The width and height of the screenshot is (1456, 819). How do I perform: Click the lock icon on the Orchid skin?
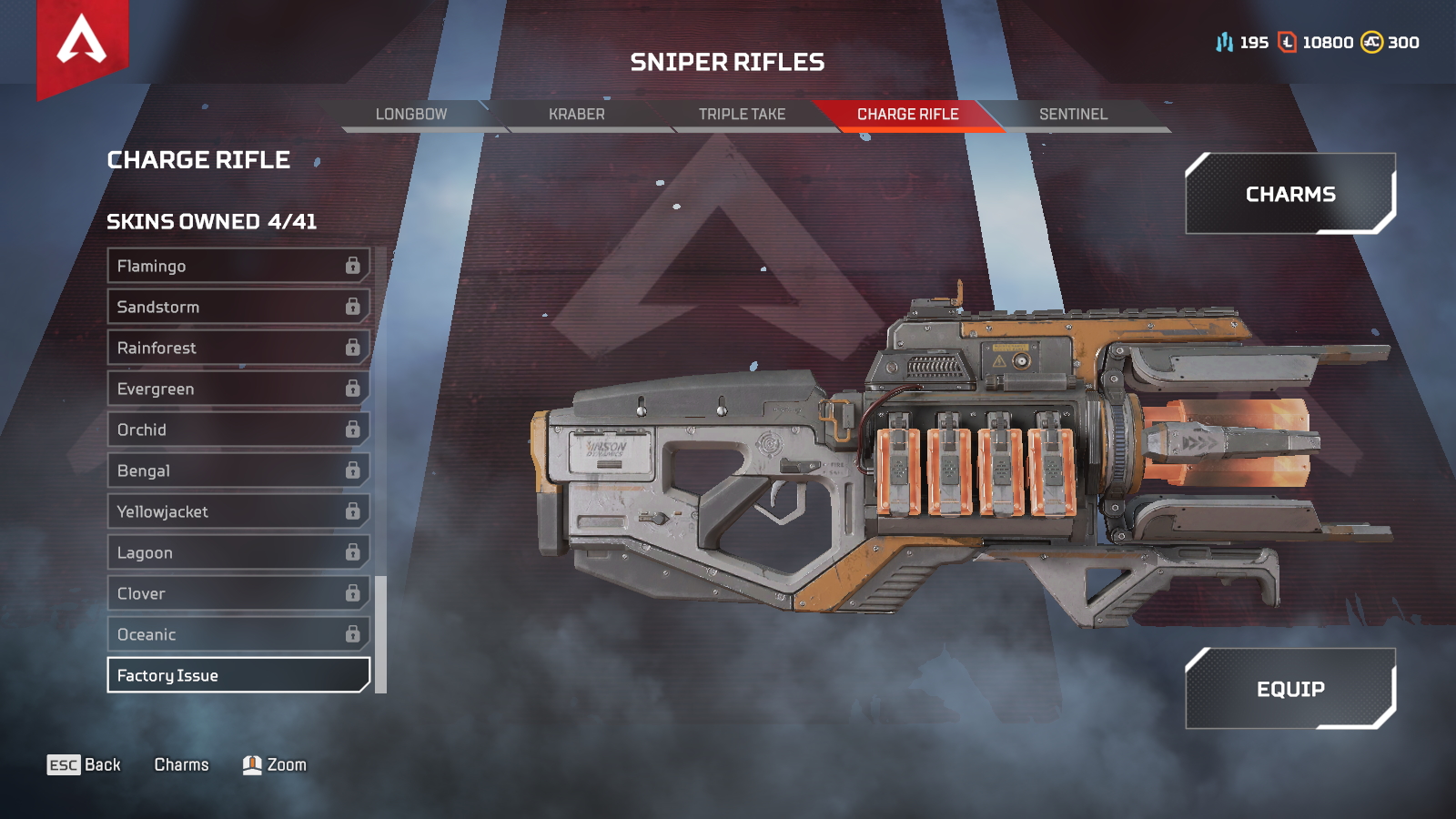(x=354, y=430)
